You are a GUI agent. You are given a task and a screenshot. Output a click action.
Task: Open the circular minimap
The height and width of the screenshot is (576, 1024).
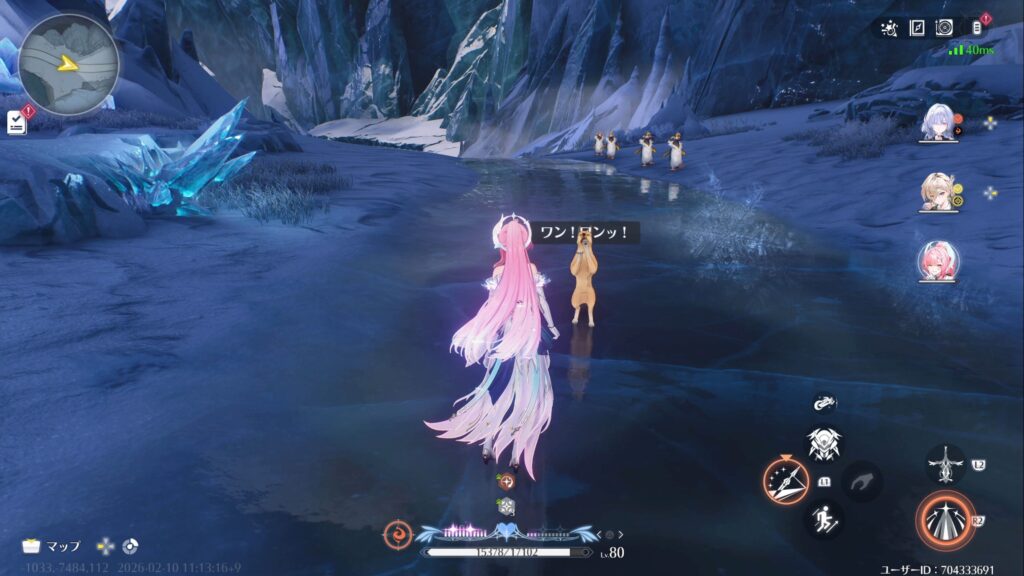(x=68, y=64)
